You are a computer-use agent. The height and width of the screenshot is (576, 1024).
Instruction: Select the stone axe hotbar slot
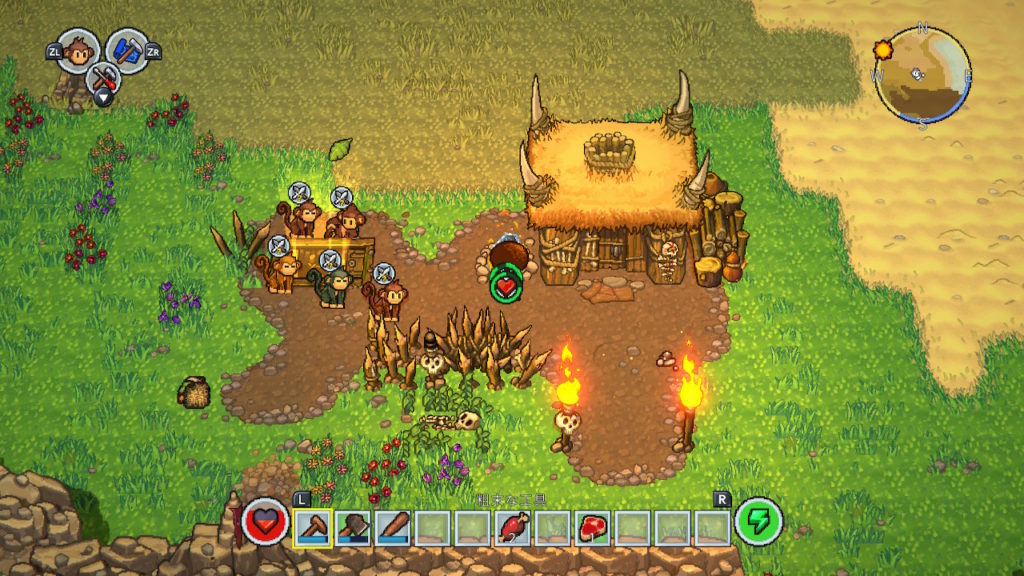(x=353, y=526)
